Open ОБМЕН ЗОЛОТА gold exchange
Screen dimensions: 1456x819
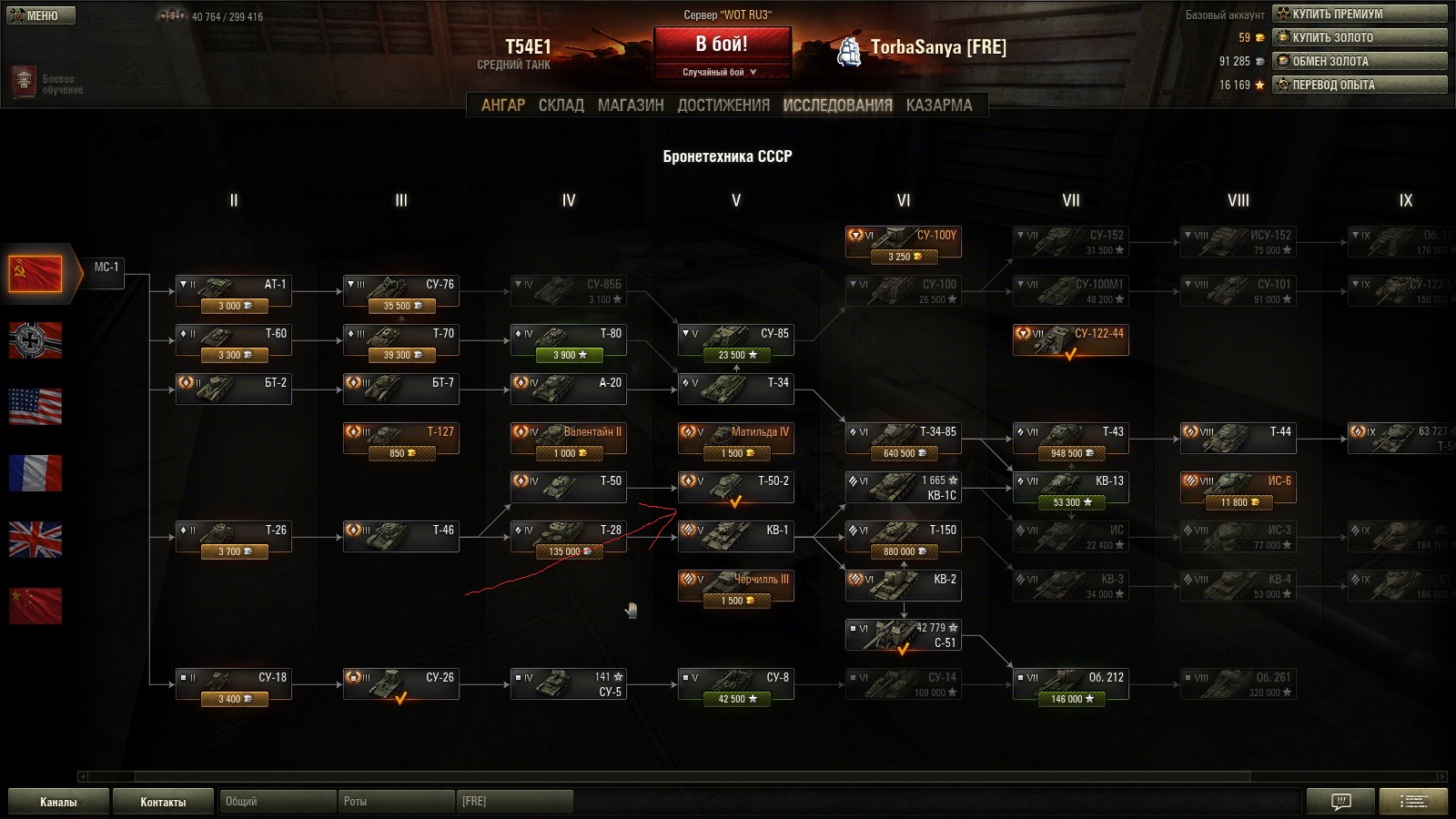[x=1360, y=61]
